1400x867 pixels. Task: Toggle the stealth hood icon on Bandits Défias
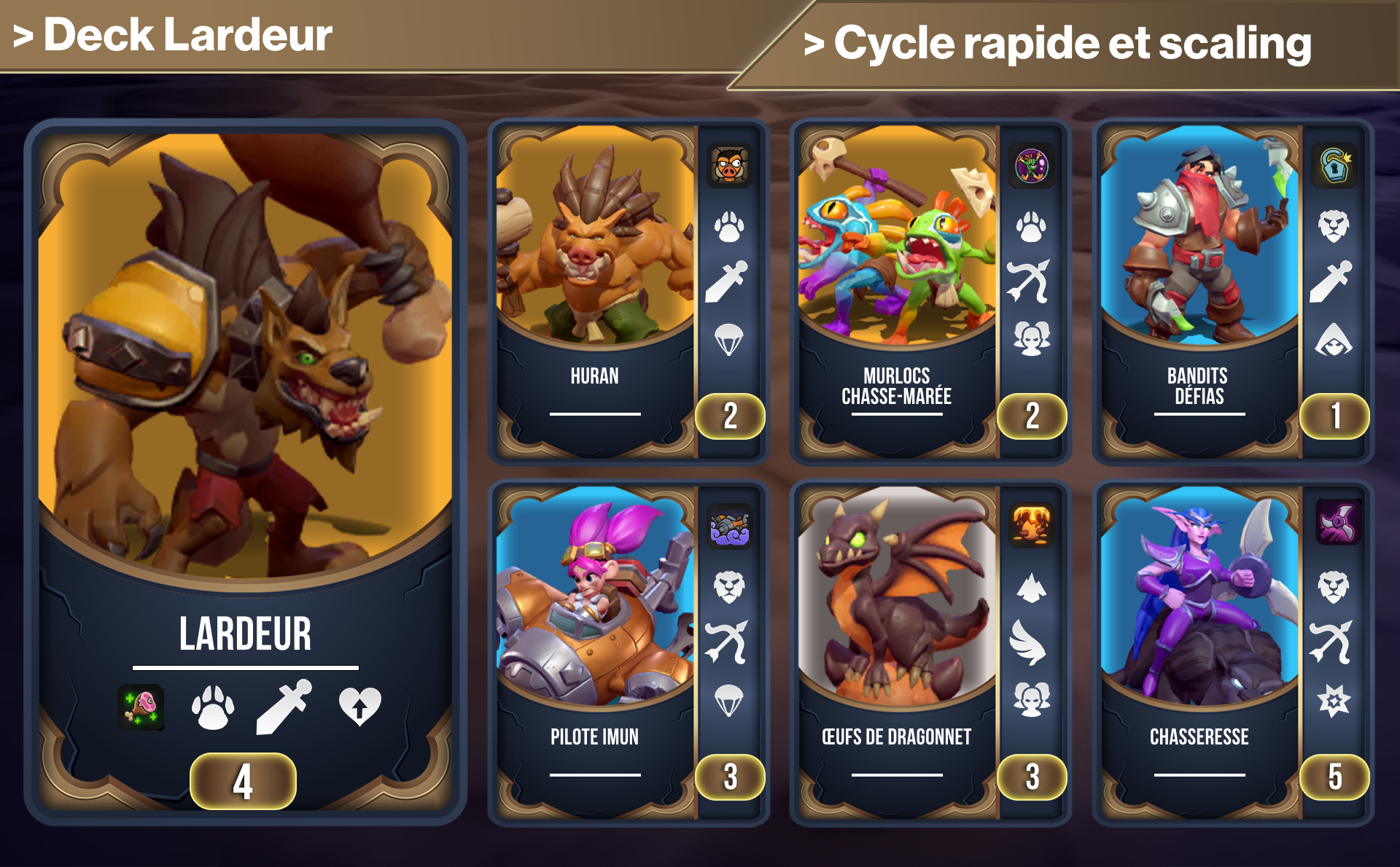click(1332, 337)
